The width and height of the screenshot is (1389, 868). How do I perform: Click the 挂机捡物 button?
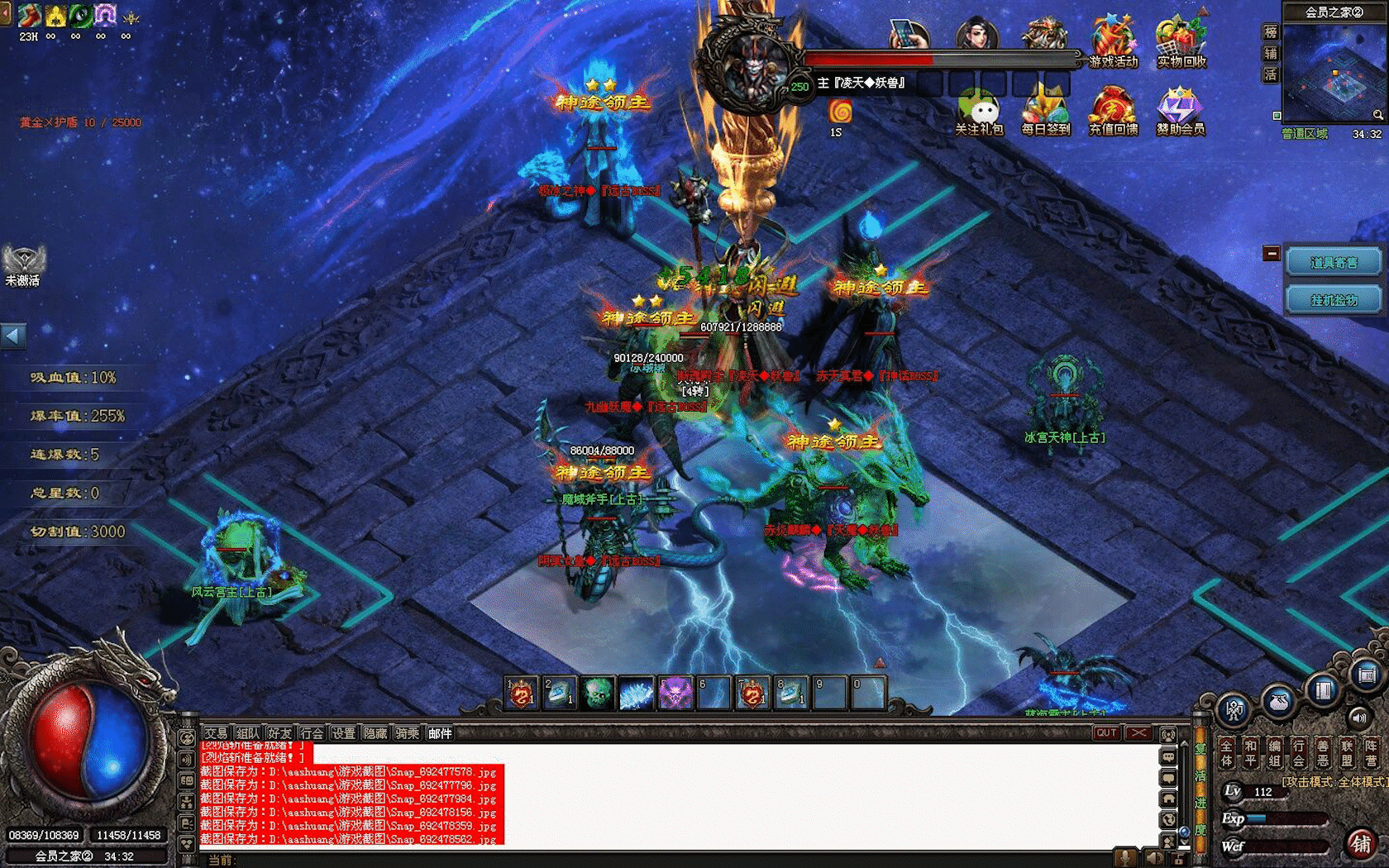pyautogui.click(x=1334, y=300)
